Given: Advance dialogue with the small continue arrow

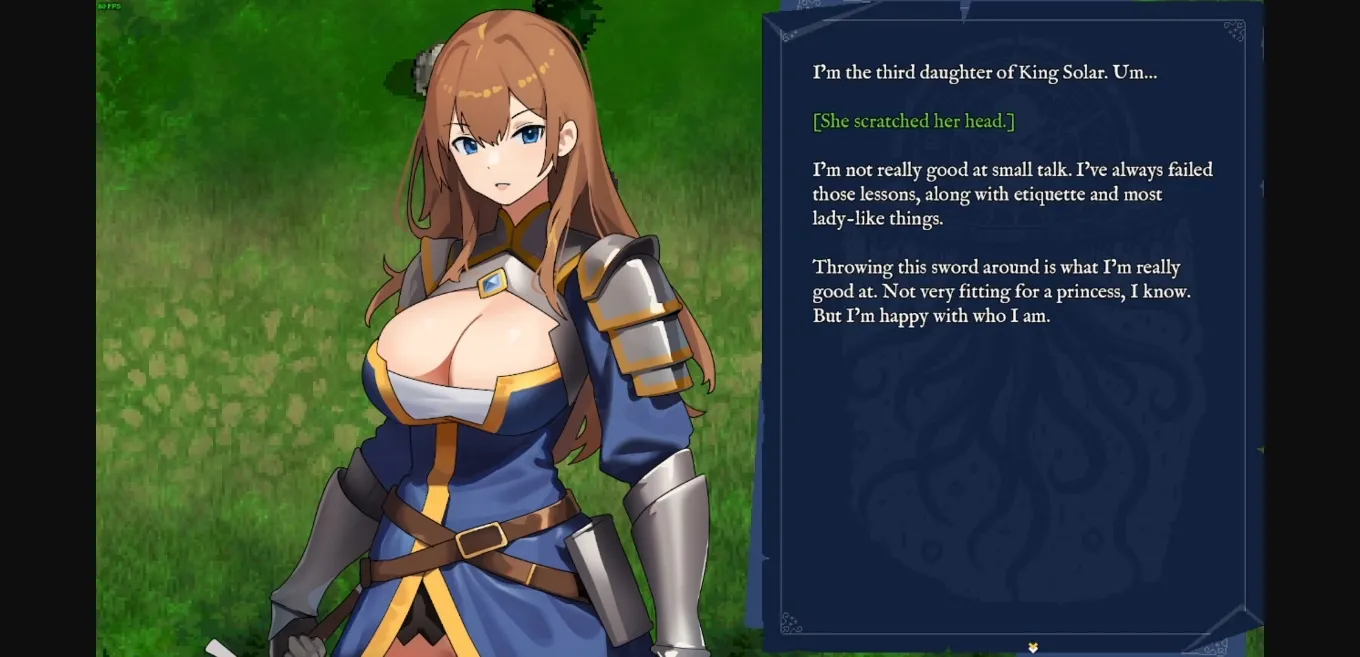Looking at the screenshot, I should 1033,647.
